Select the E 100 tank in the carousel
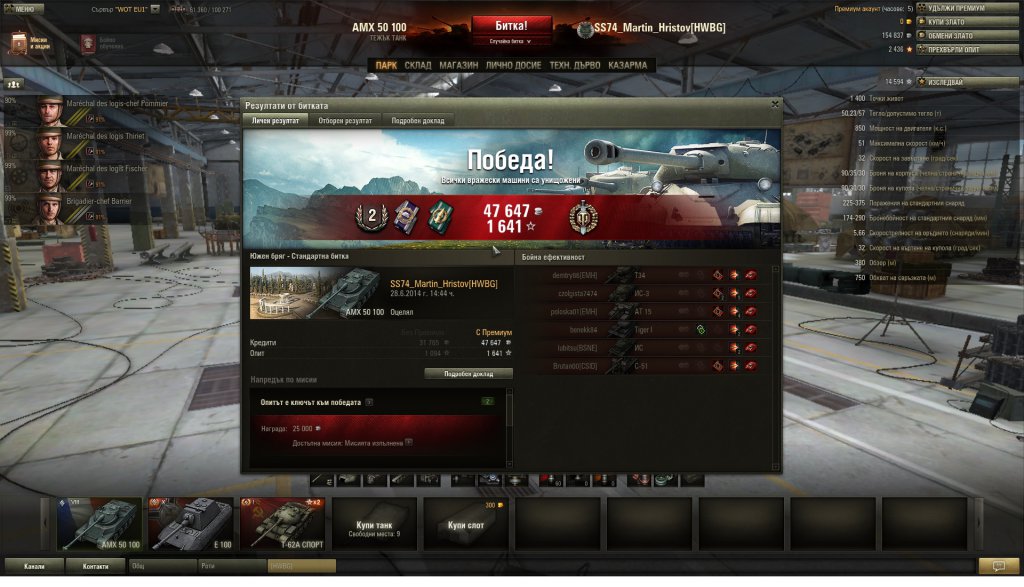This screenshot has width=1024, height=587. [191, 524]
